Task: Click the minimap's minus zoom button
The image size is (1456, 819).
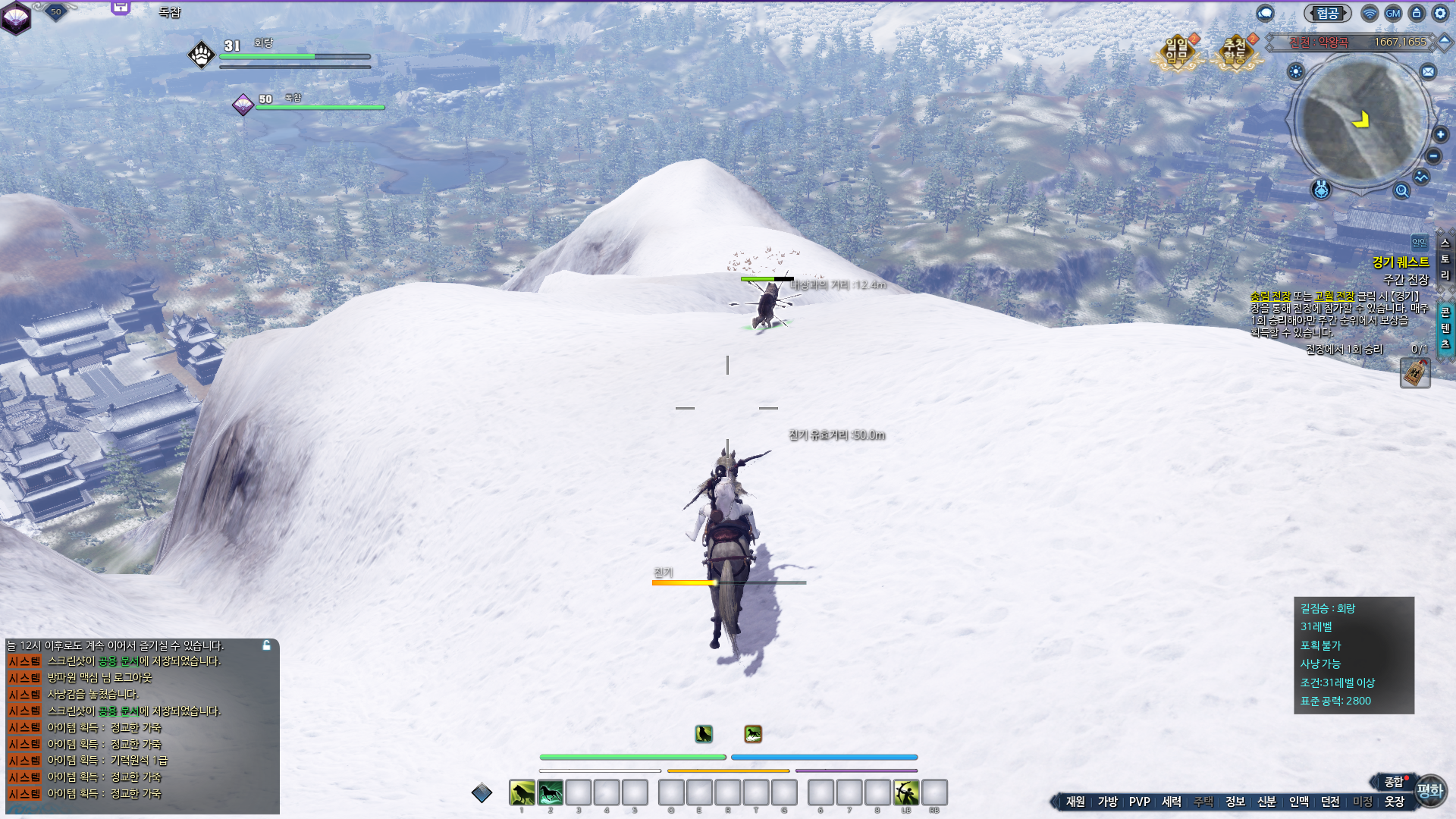Action: click(x=1433, y=156)
